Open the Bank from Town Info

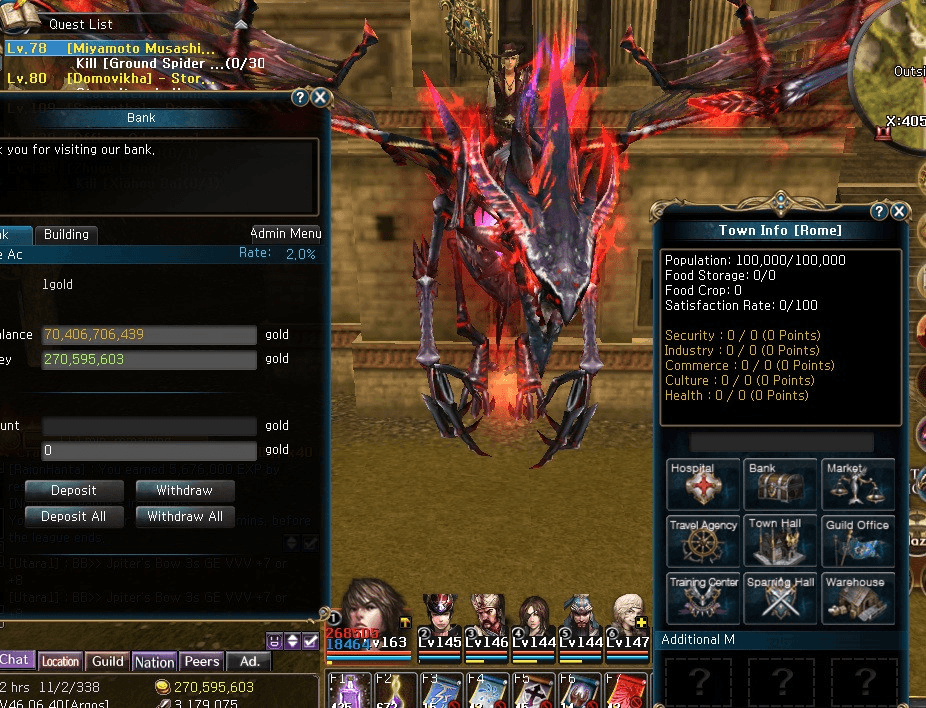click(782, 484)
